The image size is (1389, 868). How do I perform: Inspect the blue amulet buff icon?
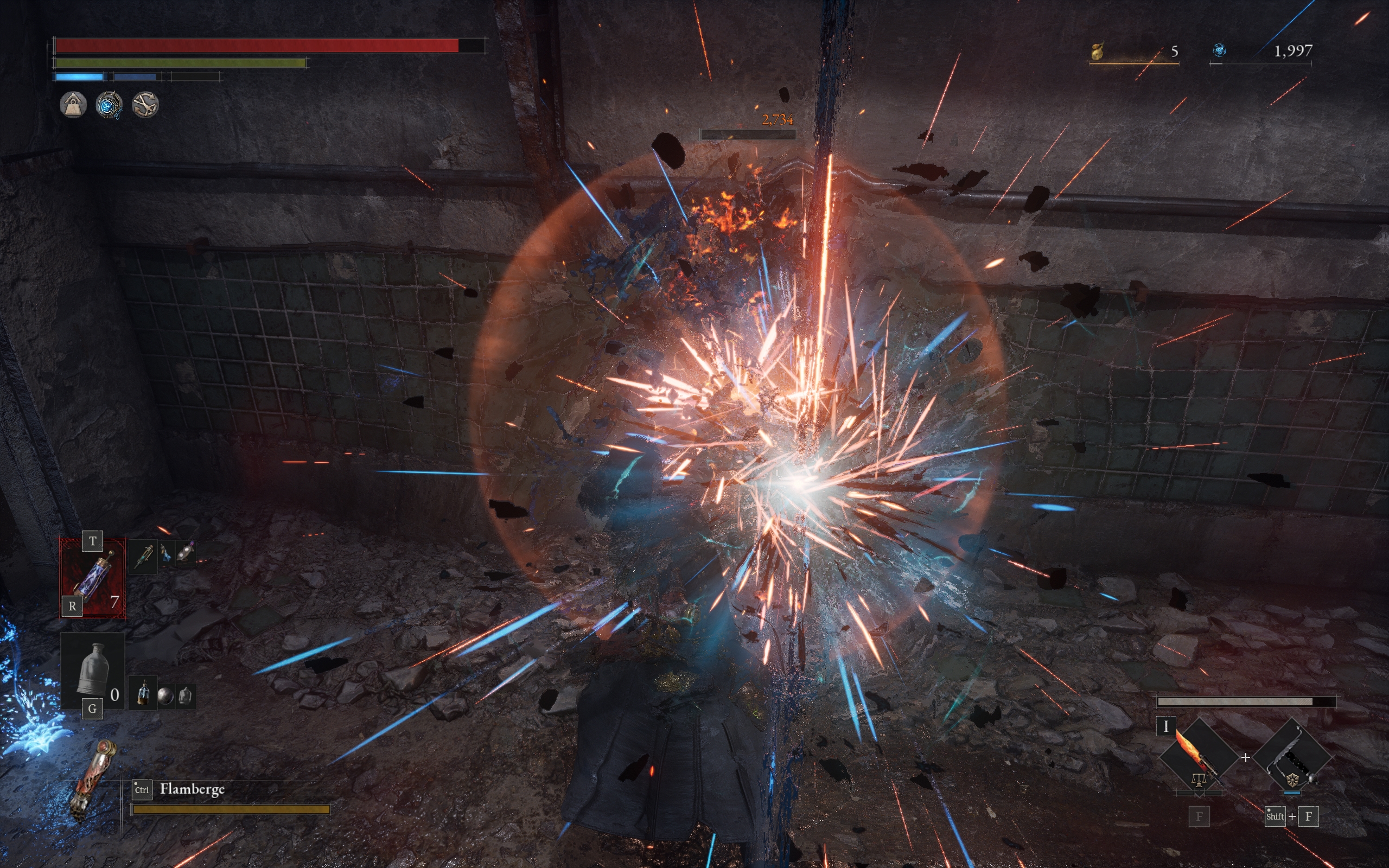click(109, 105)
